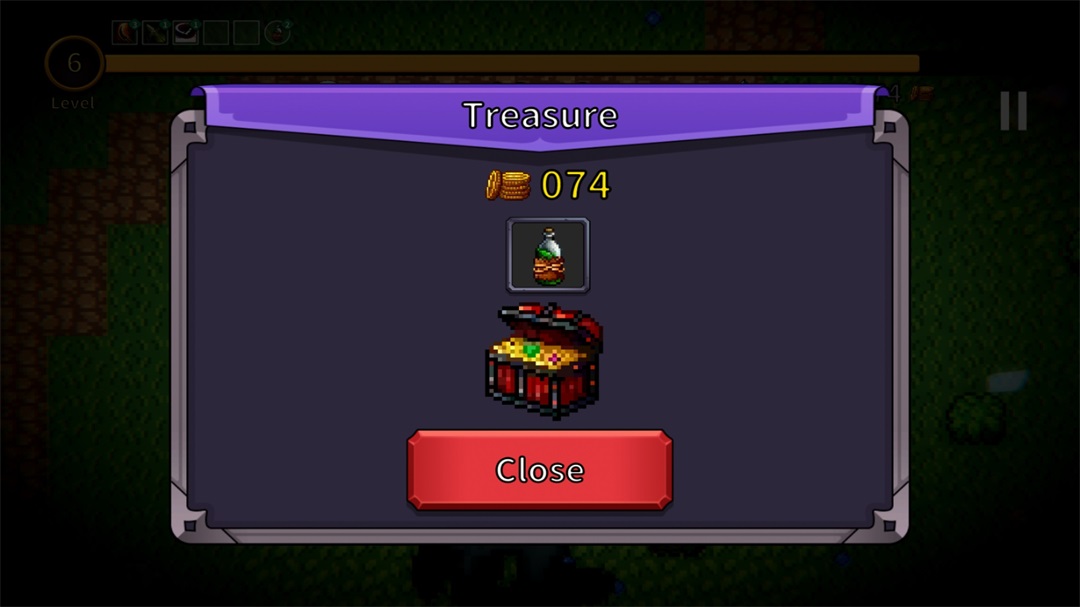1080x607 pixels.
Task: Select the potion bottle reward slot
Action: click(x=548, y=255)
